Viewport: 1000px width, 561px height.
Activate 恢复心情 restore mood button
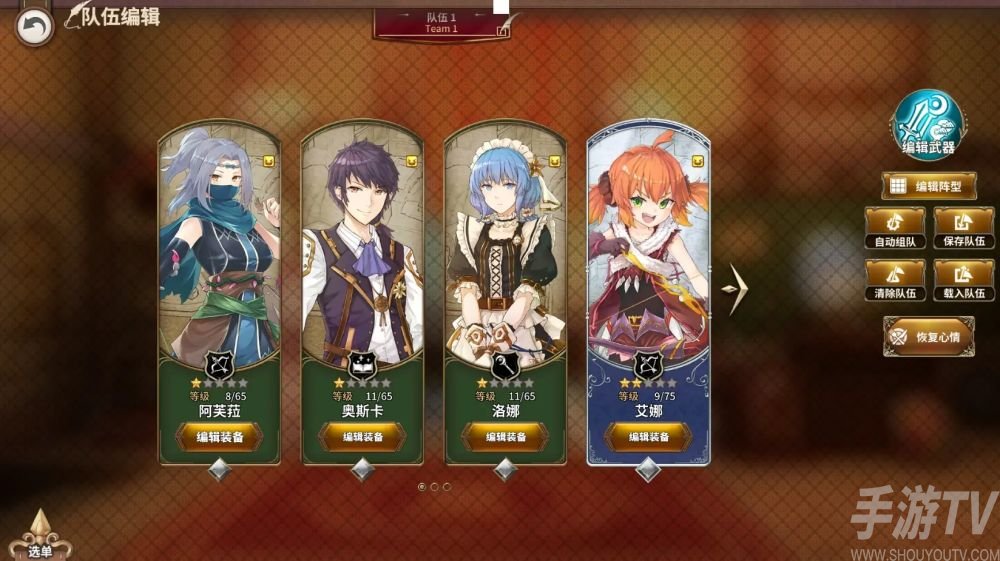coord(929,336)
